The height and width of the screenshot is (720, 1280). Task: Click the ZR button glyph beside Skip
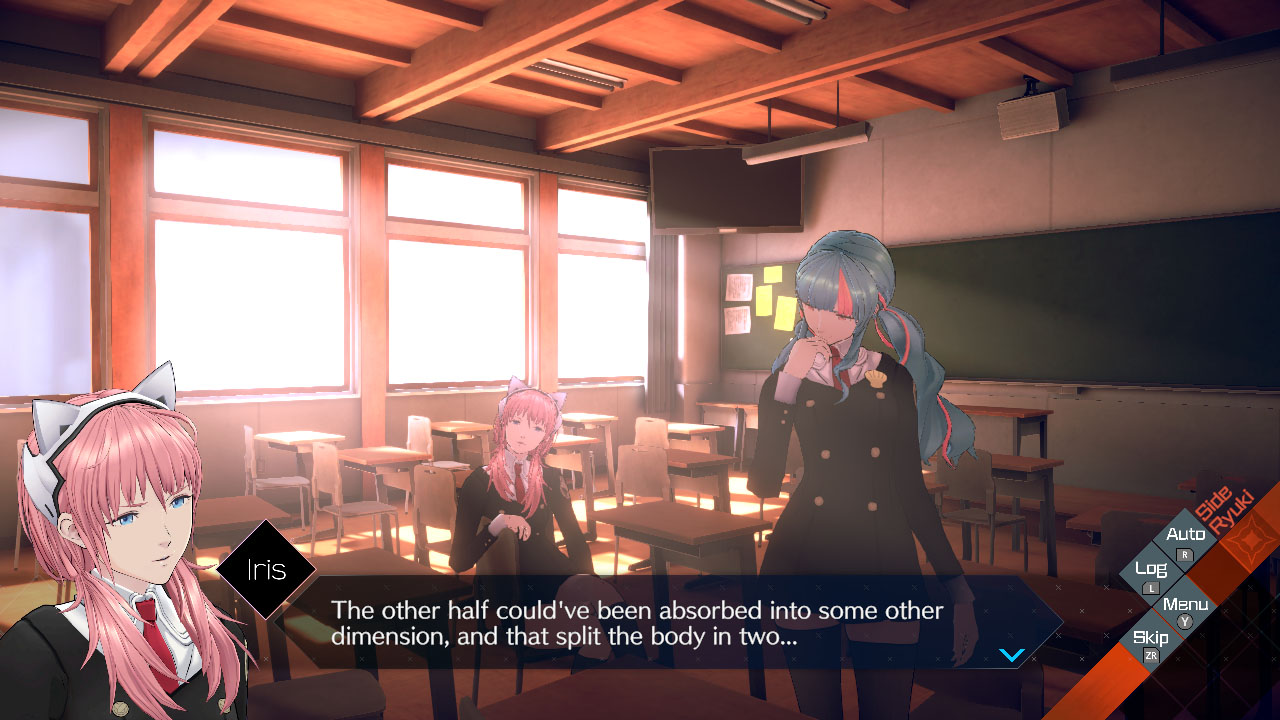[x=1151, y=654]
